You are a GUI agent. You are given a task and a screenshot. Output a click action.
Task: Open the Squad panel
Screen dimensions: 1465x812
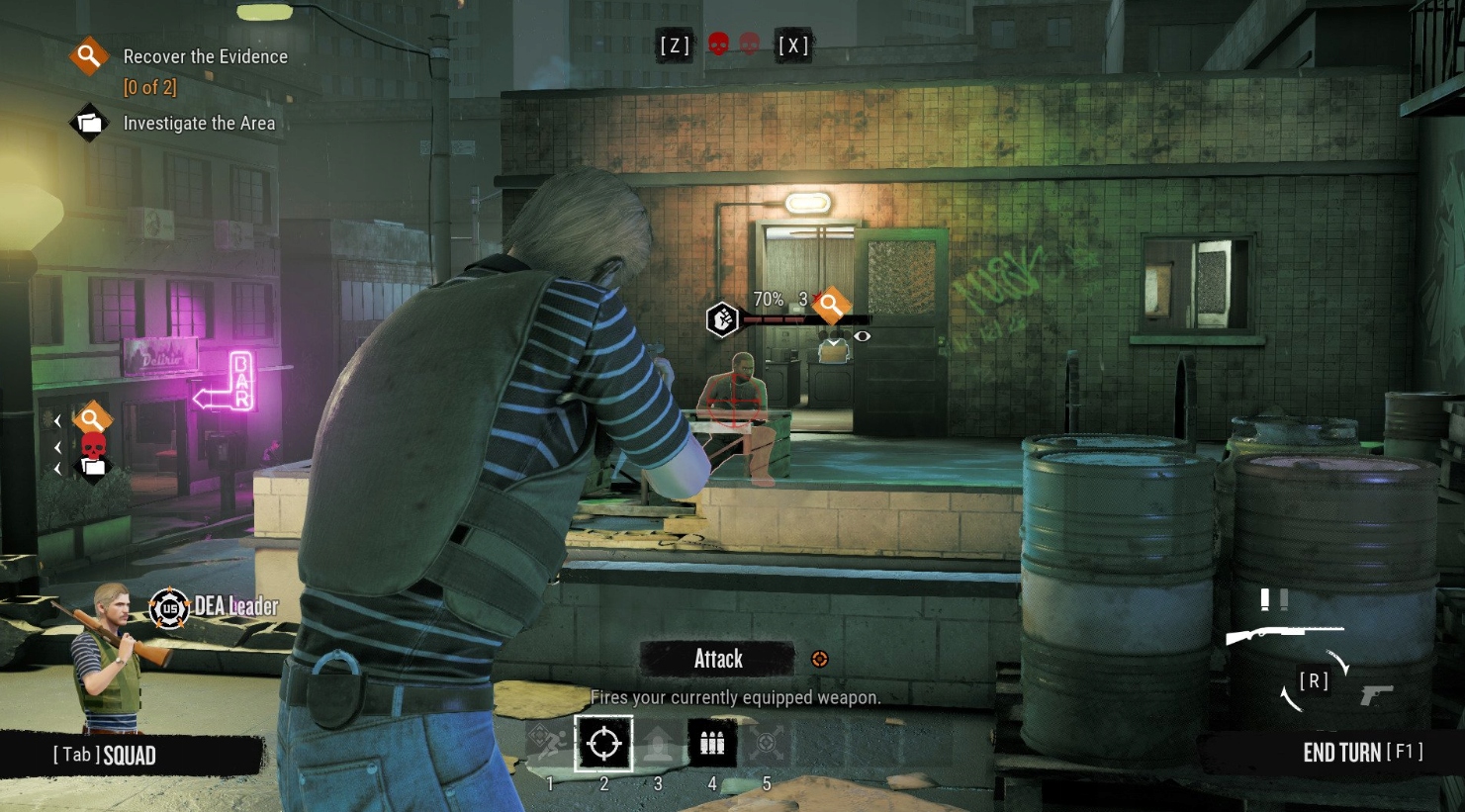pyautogui.click(x=105, y=756)
